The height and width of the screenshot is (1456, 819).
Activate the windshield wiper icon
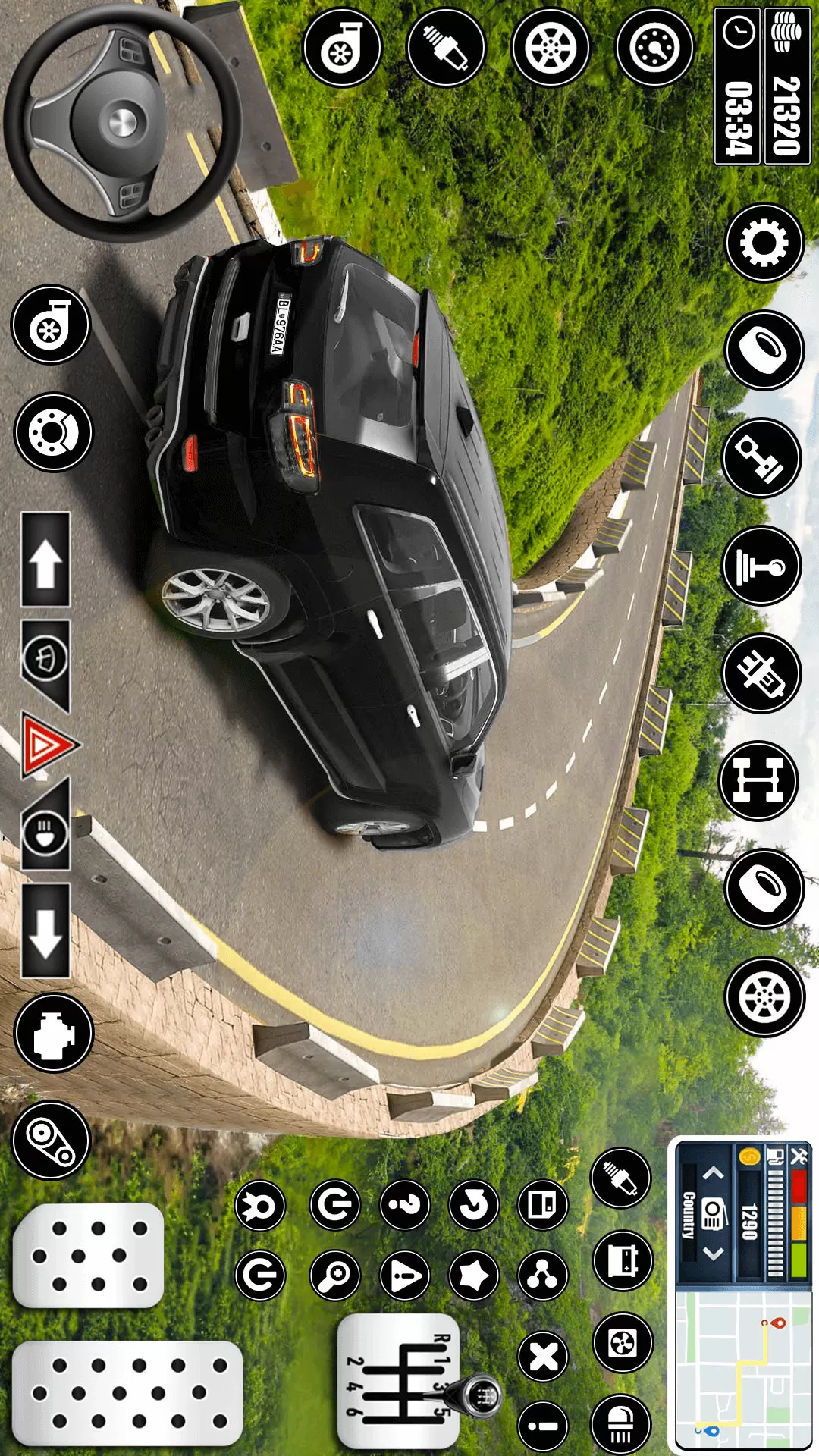45,657
